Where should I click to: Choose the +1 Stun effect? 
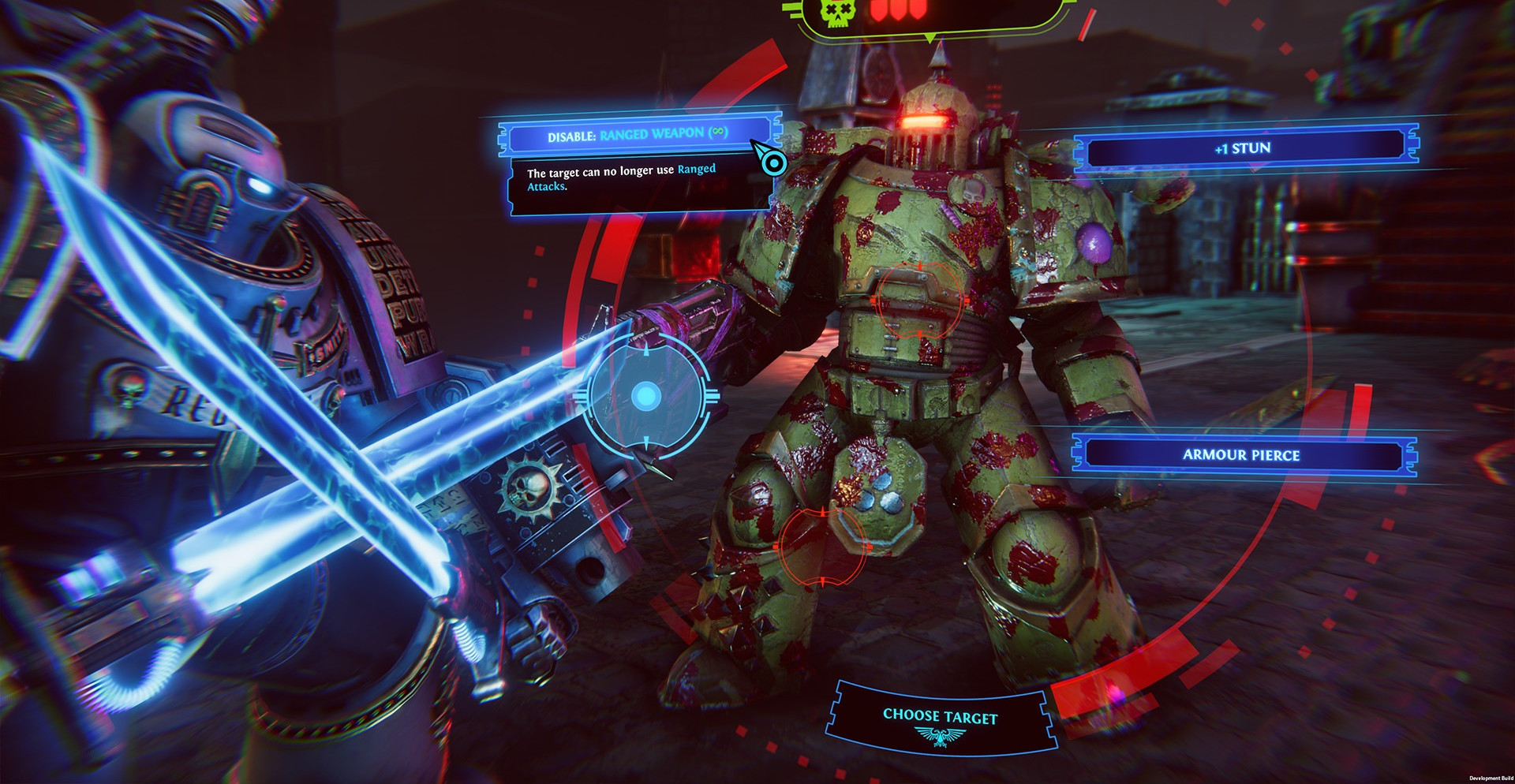(1243, 148)
